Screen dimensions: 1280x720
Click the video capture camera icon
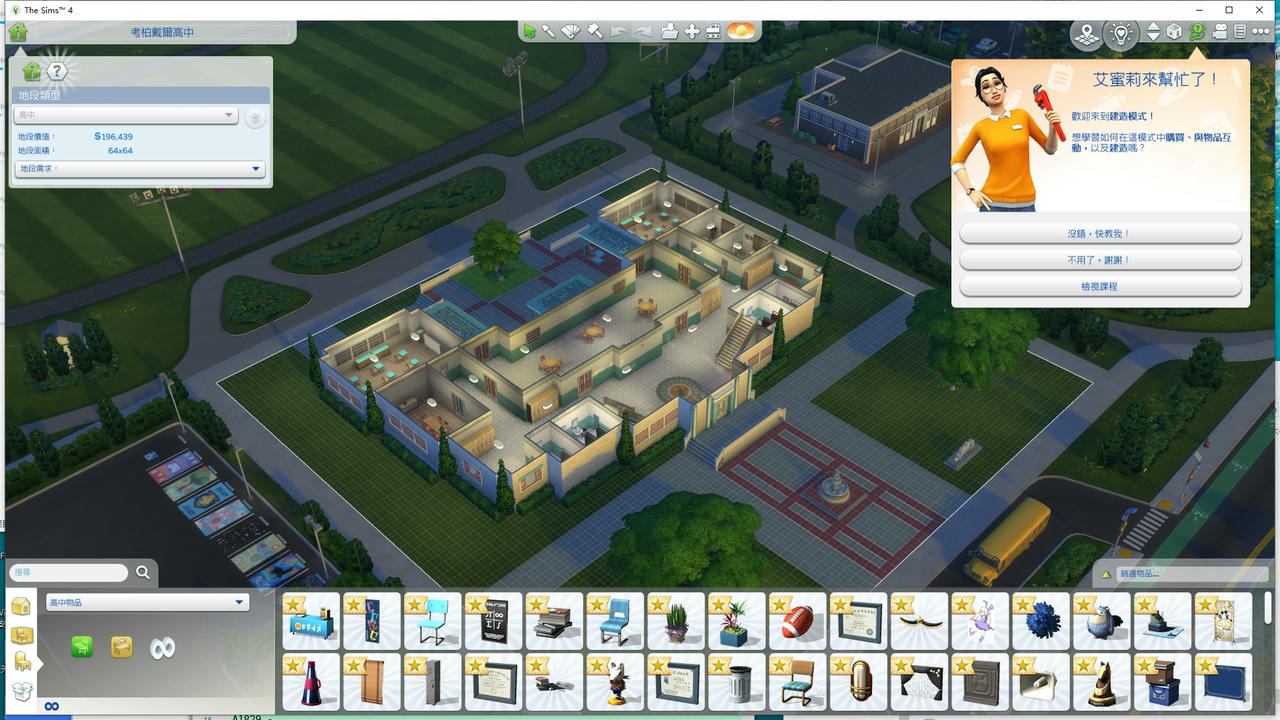1219,32
